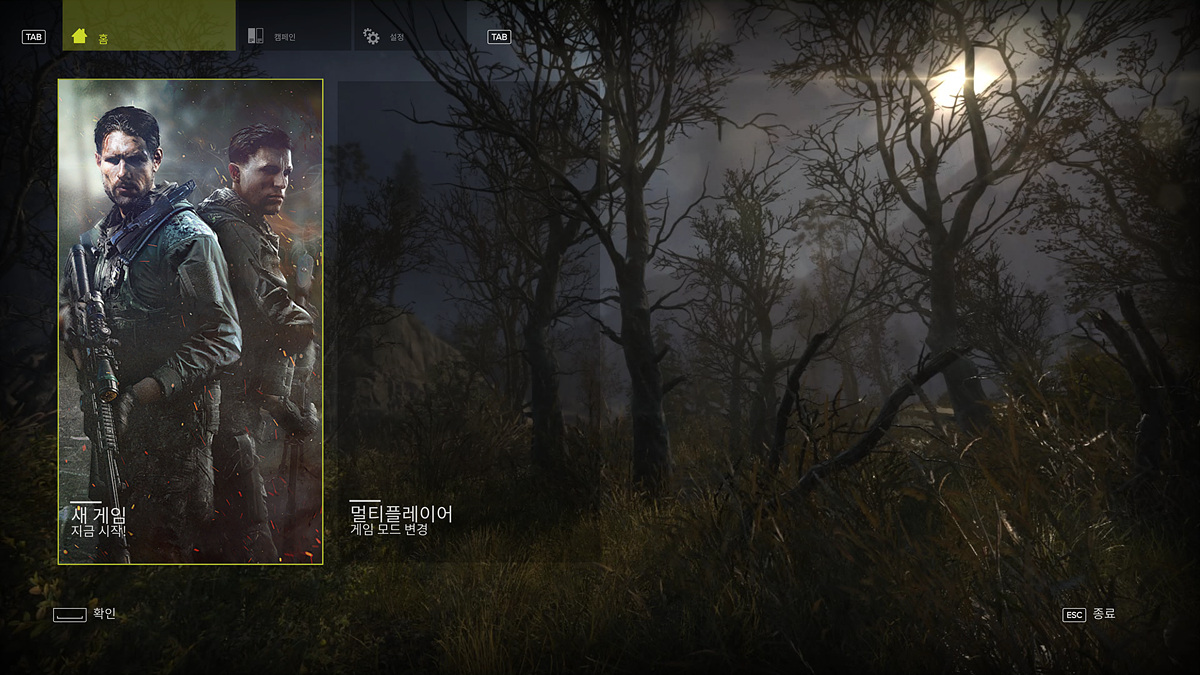Select the 멀티플레이어 (Multiplayer) tile
Viewport: 1200px width, 675px height.
click(467, 321)
